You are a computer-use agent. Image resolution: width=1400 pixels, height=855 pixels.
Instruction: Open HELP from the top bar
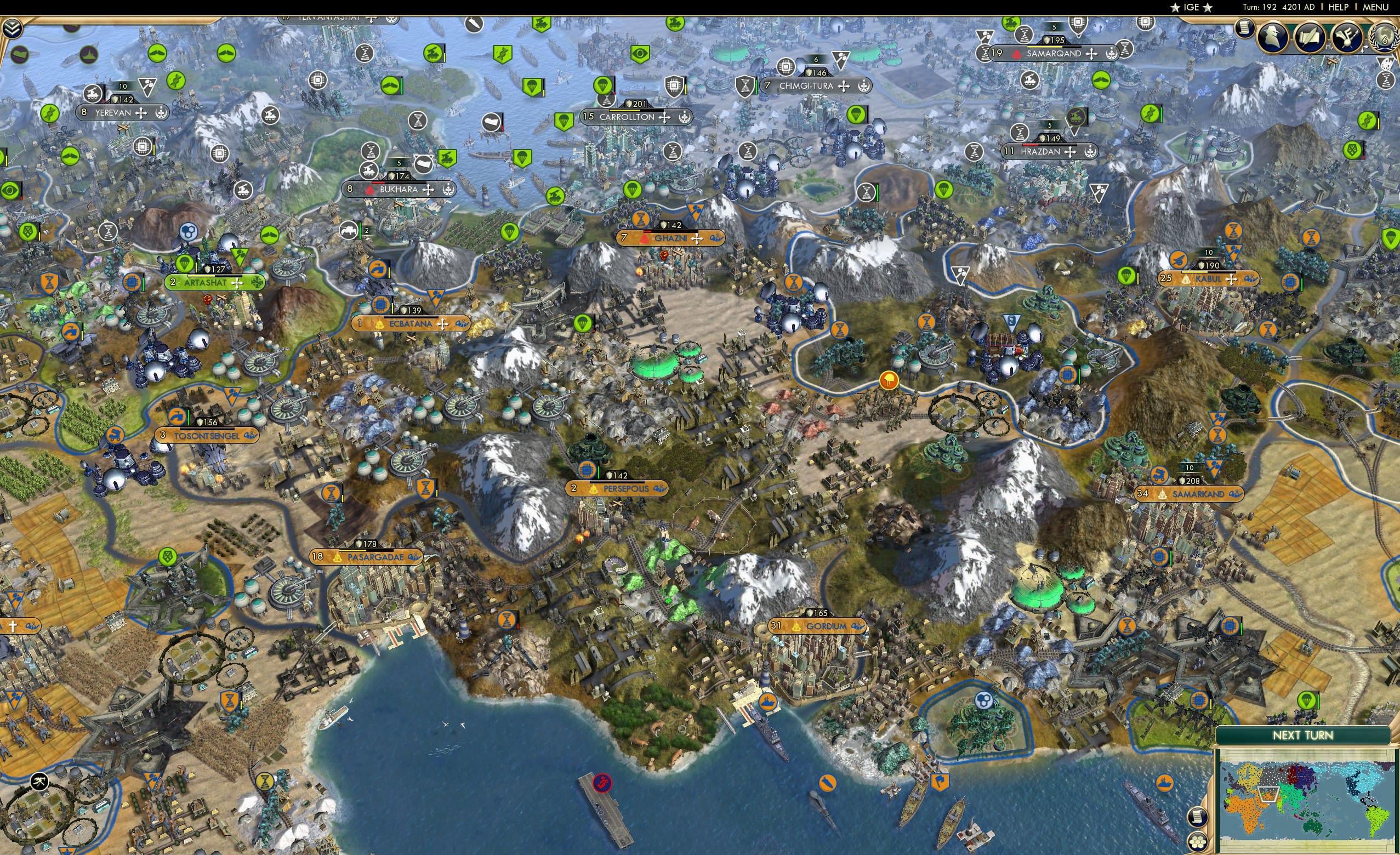point(1340,7)
